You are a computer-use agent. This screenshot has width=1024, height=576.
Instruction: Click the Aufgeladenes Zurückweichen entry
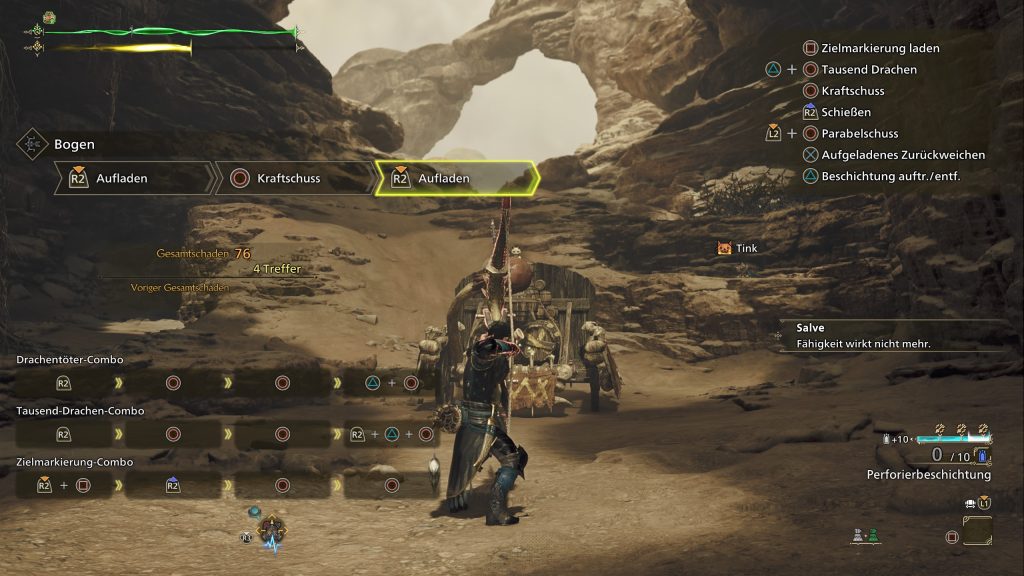point(902,155)
